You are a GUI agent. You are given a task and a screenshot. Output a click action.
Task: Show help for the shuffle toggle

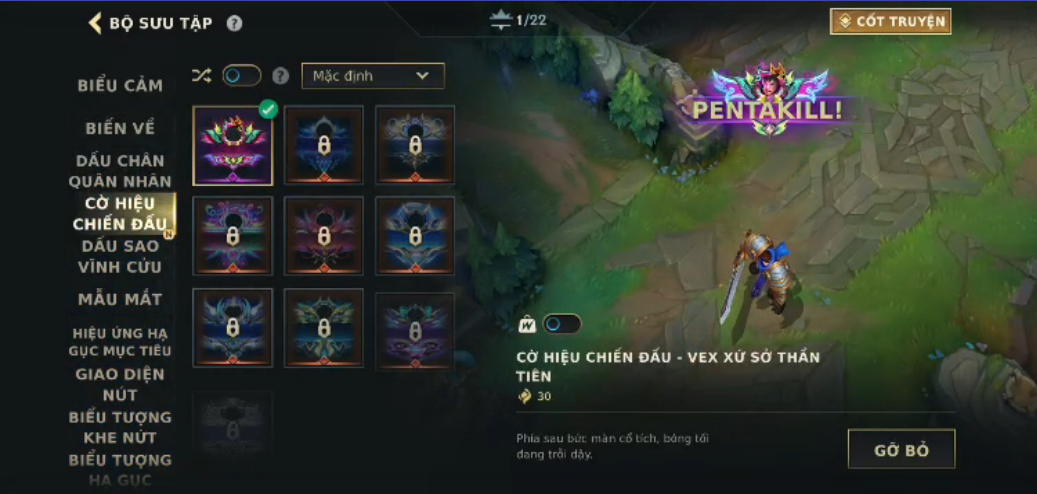coord(281,76)
